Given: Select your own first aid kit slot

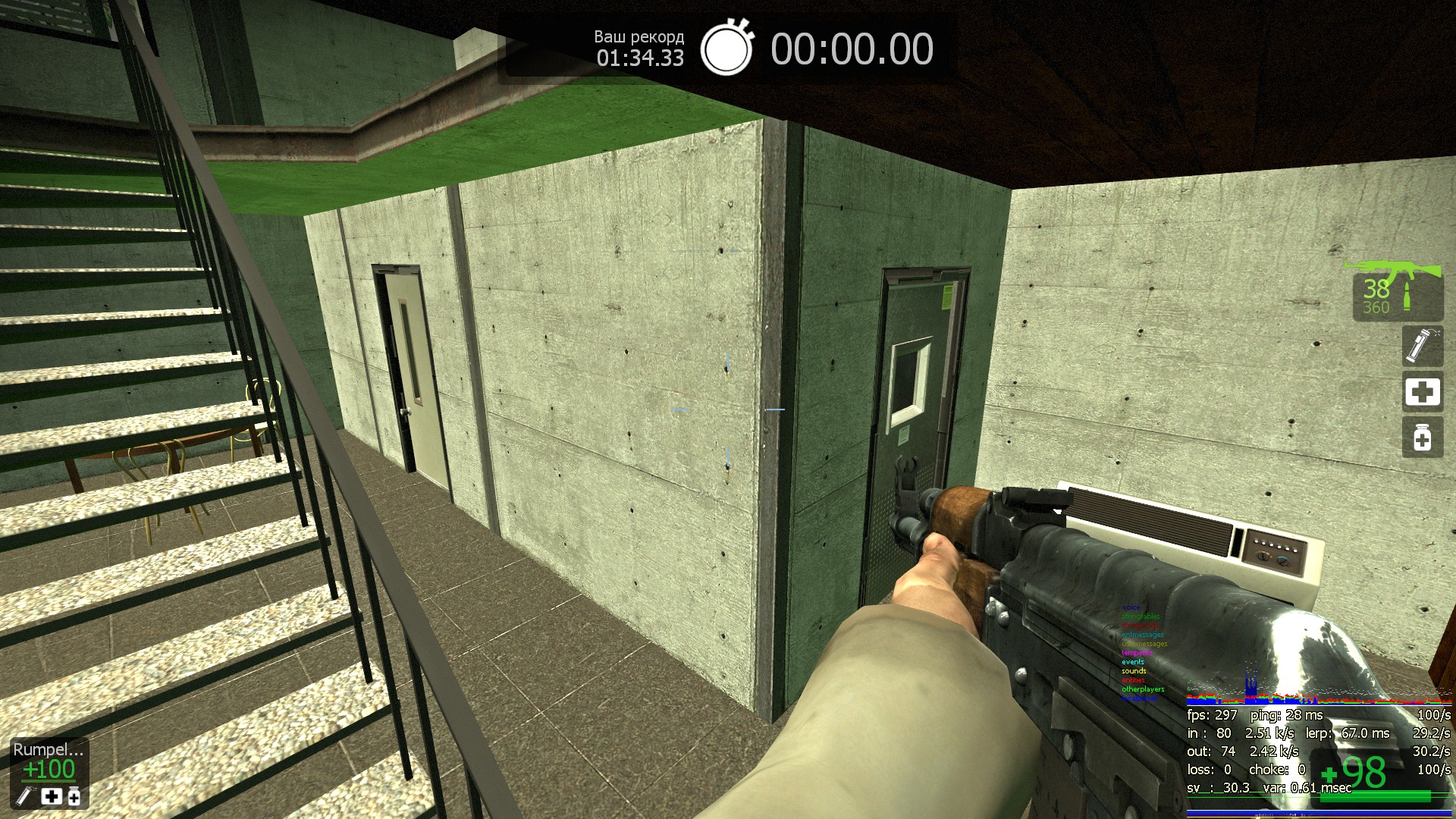Looking at the screenshot, I should click(1422, 392).
